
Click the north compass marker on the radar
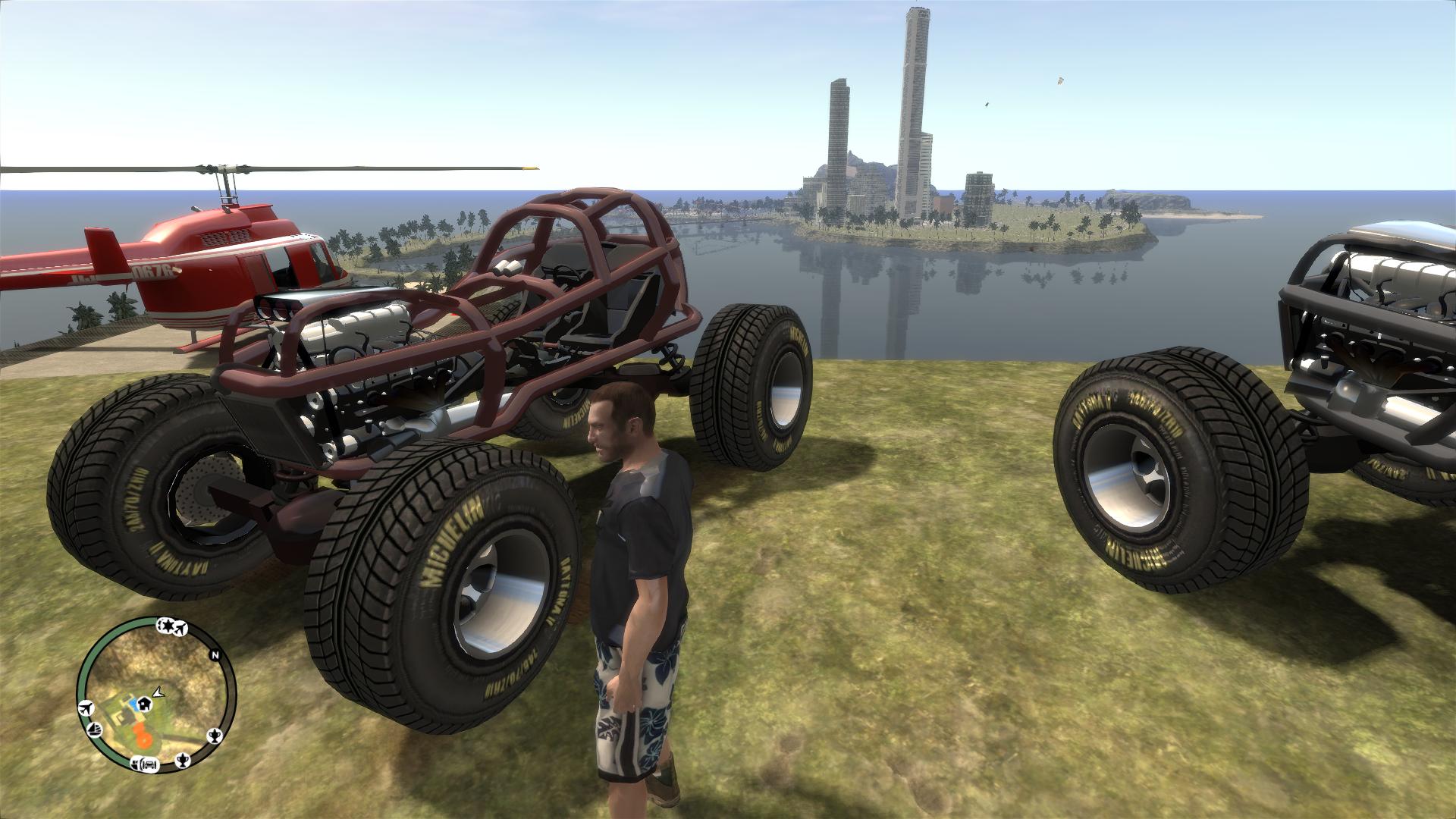click(215, 657)
